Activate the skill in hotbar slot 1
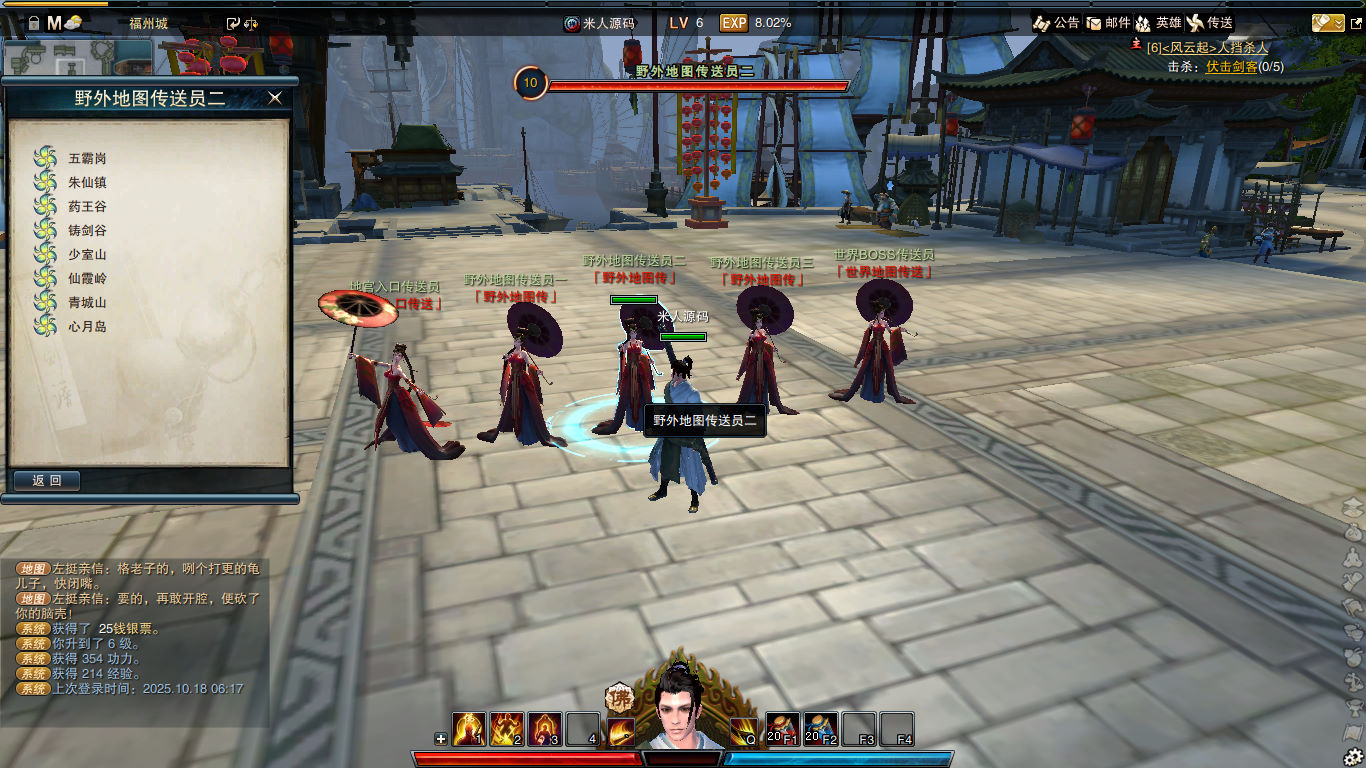Image resolution: width=1366 pixels, height=768 pixels. click(x=469, y=729)
